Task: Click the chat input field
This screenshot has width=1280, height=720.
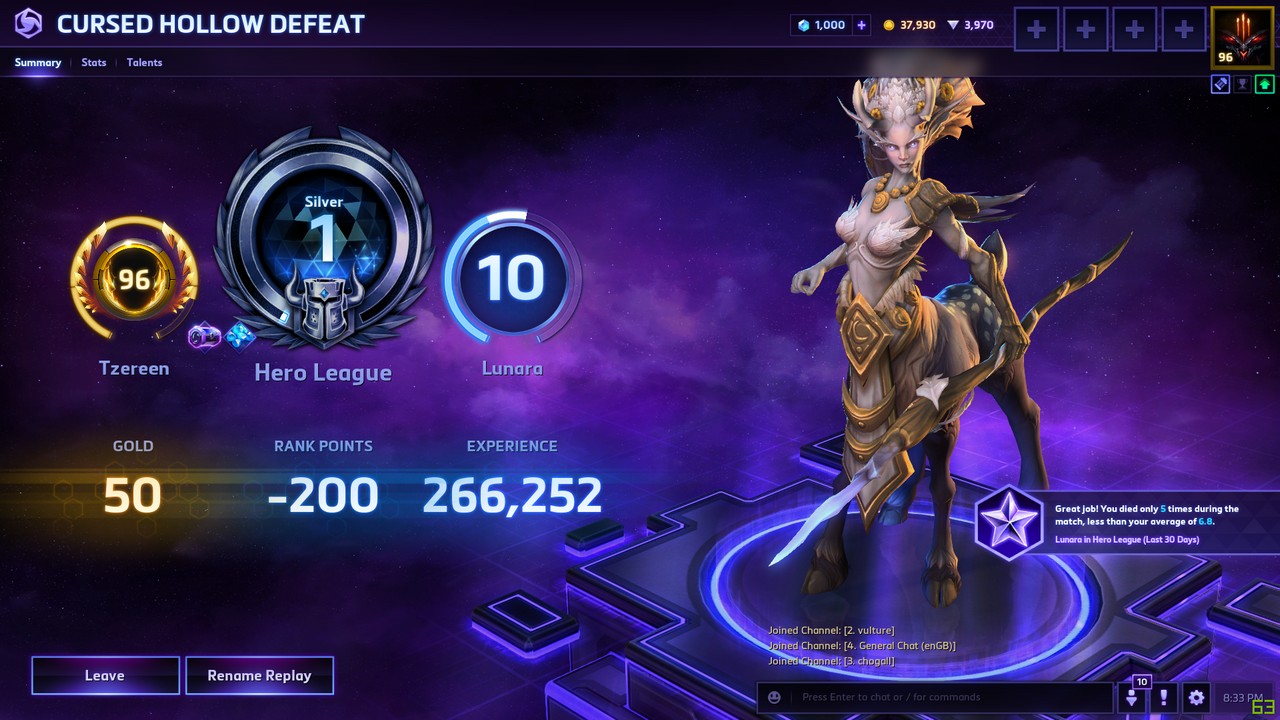Action: tap(950, 697)
